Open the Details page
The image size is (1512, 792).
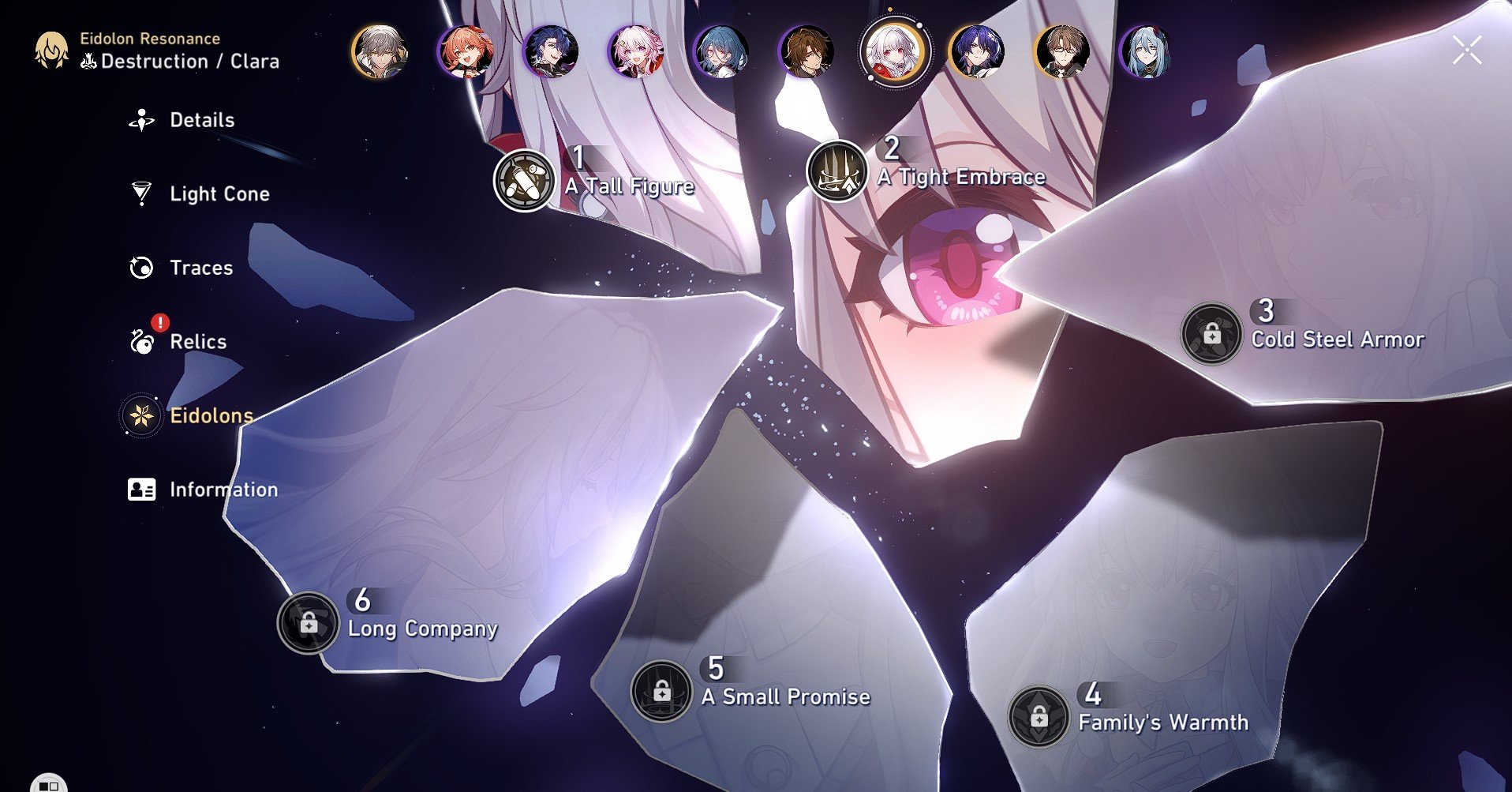click(201, 120)
